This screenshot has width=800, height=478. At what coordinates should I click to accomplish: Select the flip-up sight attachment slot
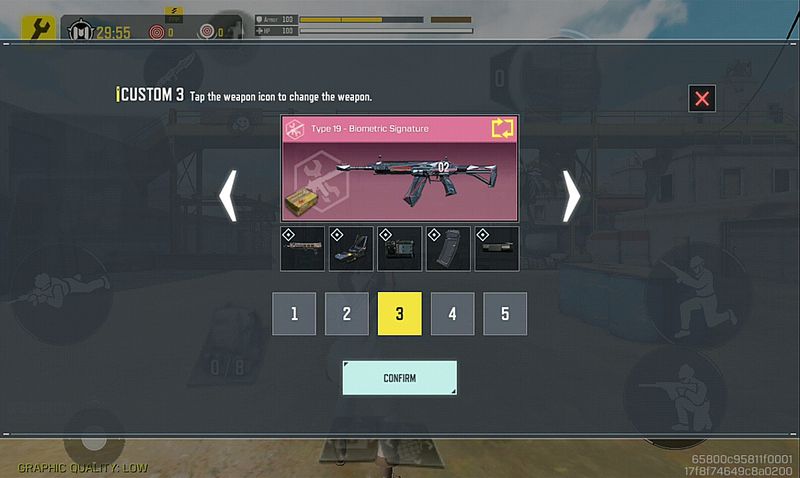coord(351,249)
